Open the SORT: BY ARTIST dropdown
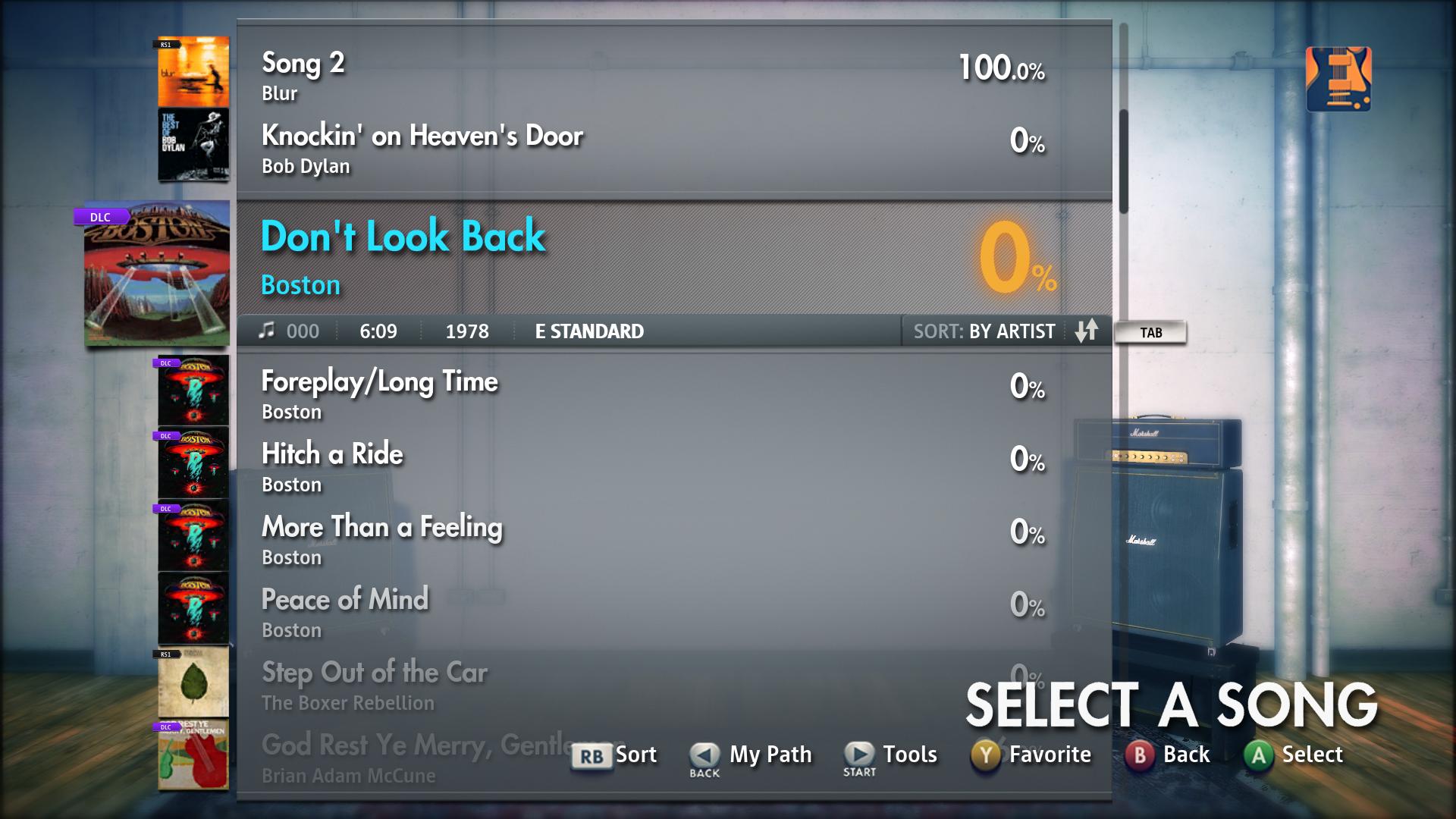This screenshot has height=819, width=1456. tap(984, 331)
